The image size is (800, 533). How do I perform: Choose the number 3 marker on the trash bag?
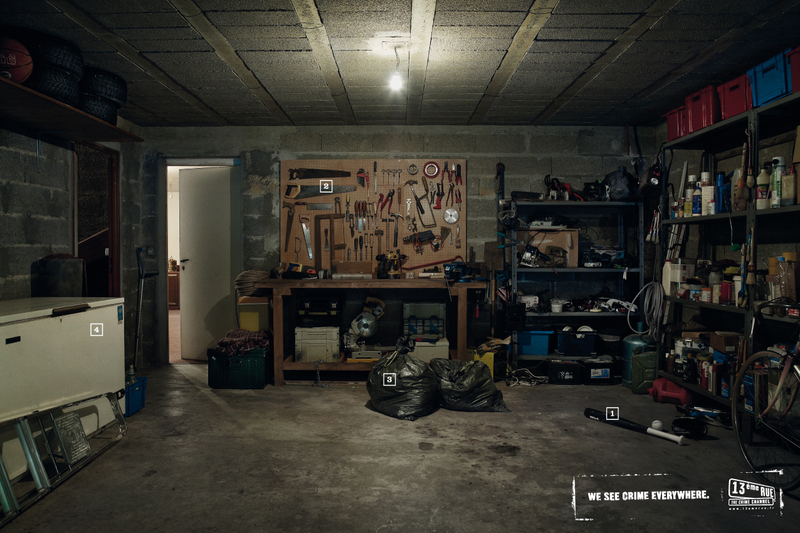[x=389, y=379]
